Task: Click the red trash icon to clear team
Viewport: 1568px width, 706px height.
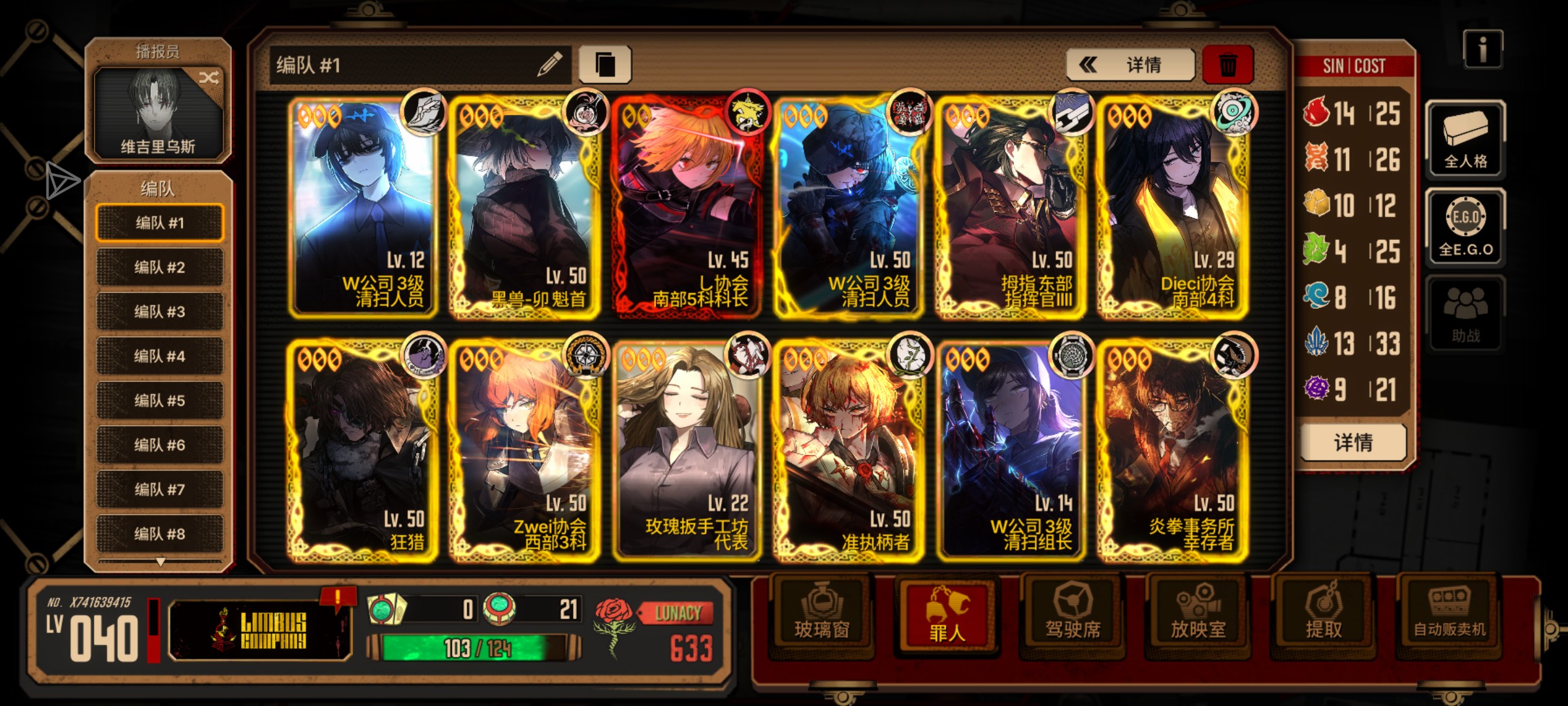Action: pos(1228,63)
